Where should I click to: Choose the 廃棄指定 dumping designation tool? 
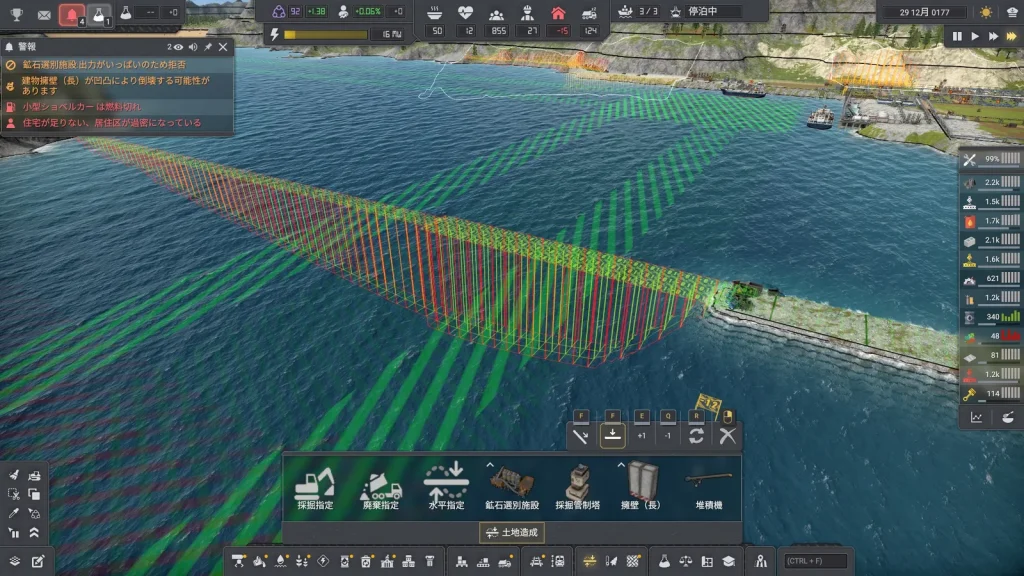(381, 487)
